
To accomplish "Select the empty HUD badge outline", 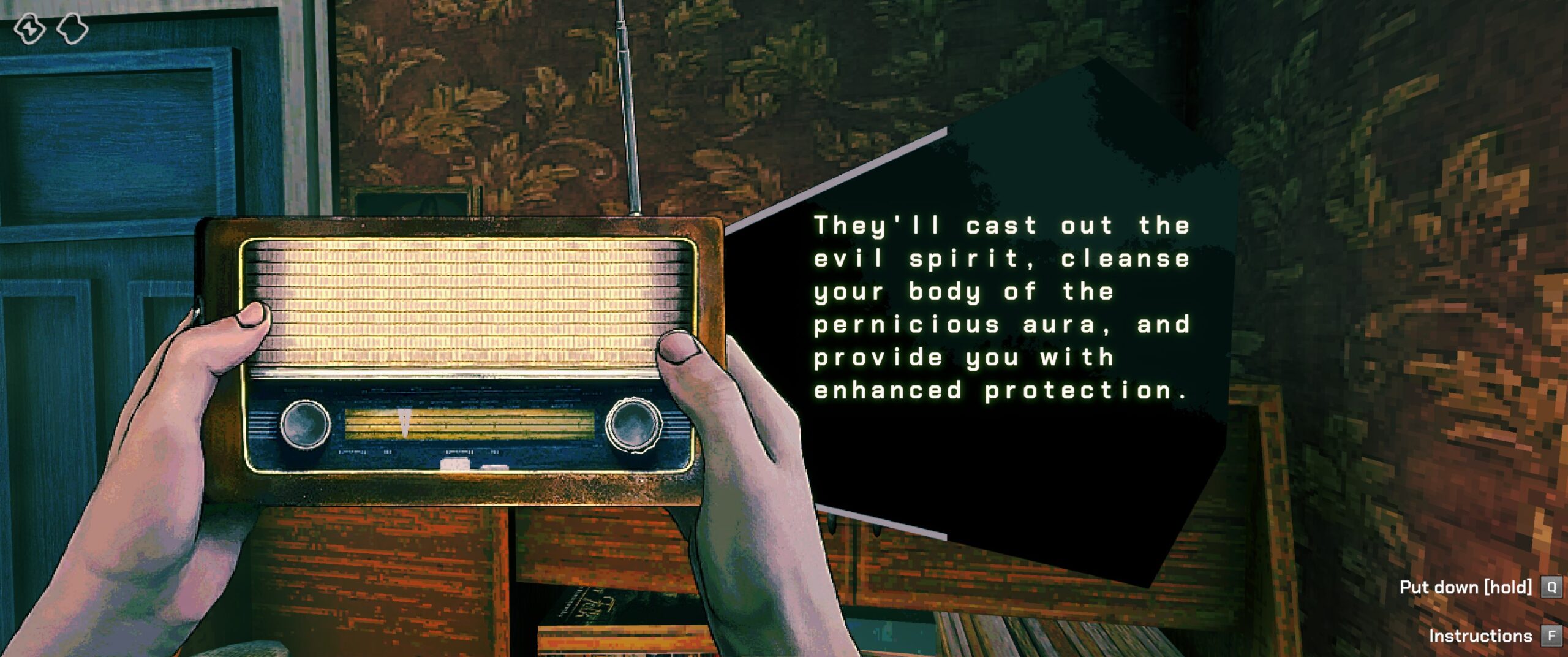I will (72, 29).
